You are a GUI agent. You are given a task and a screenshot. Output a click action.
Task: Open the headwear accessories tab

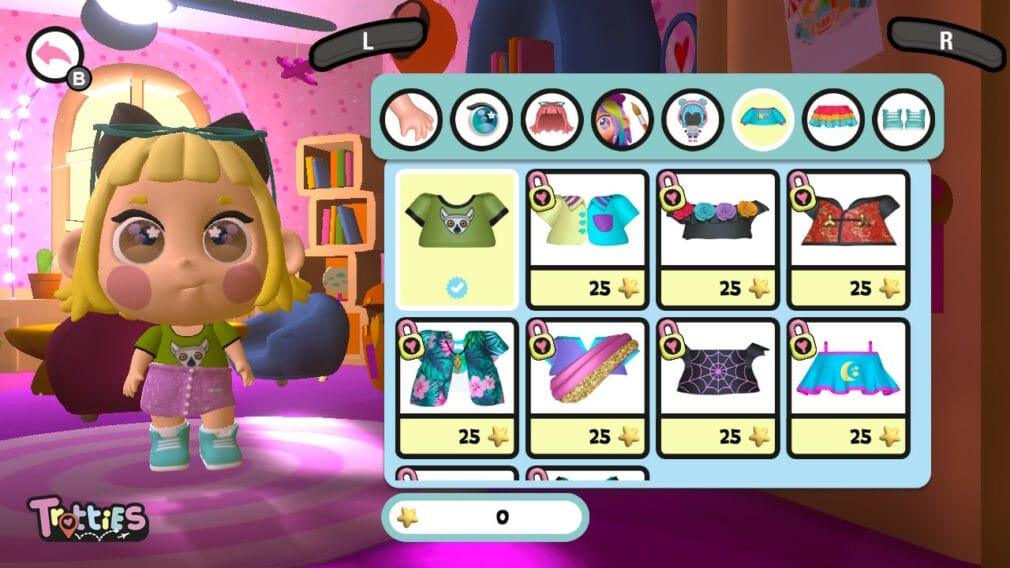tap(692, 119)
